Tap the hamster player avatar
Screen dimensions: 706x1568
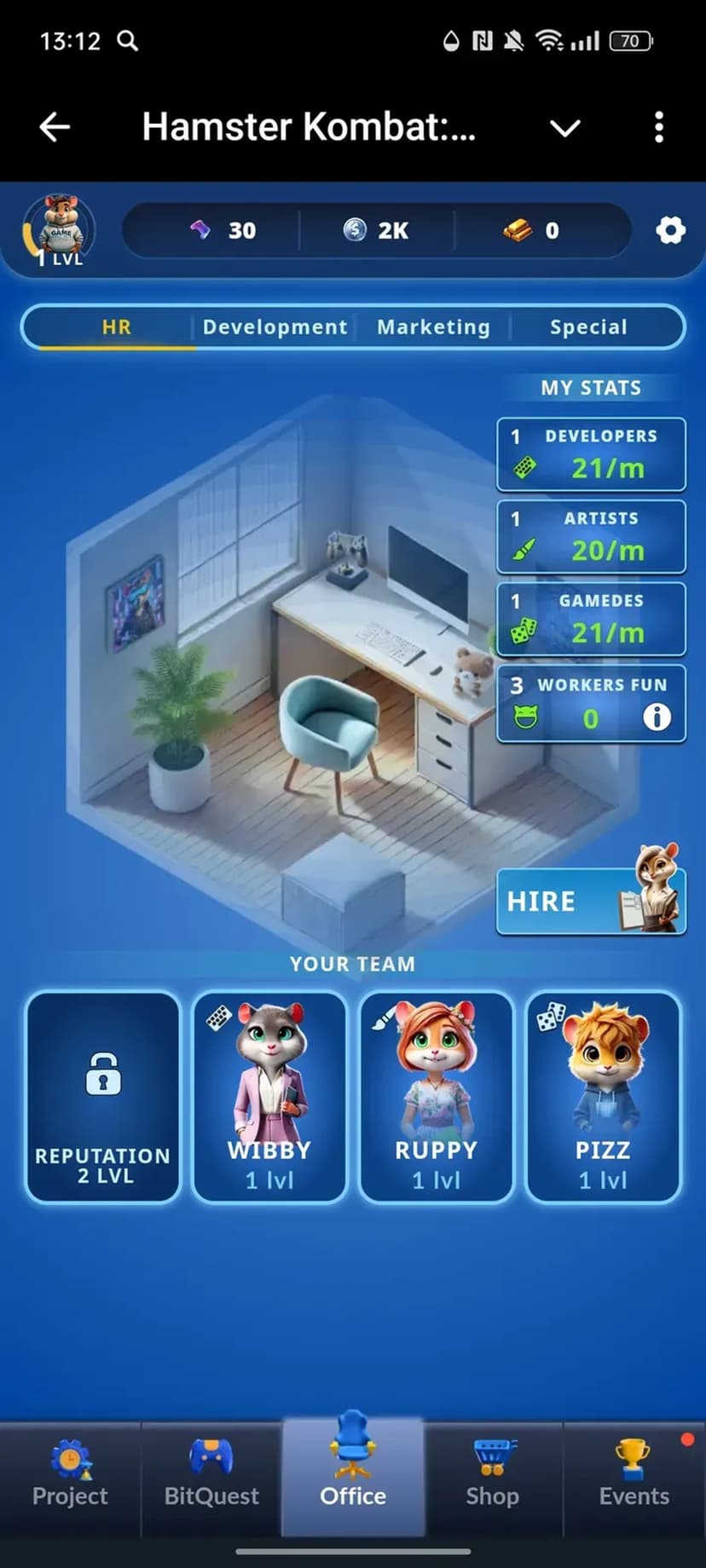tap(59, 228)
